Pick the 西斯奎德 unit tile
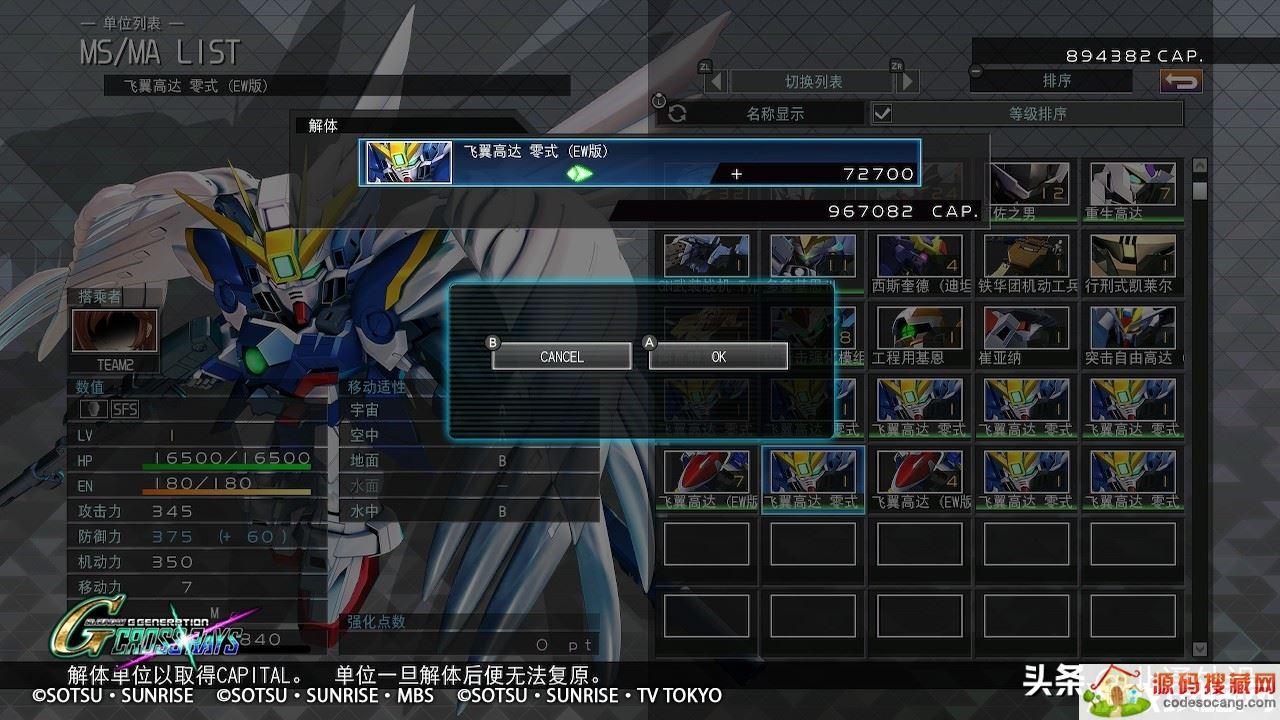 (x=919, y=262)
